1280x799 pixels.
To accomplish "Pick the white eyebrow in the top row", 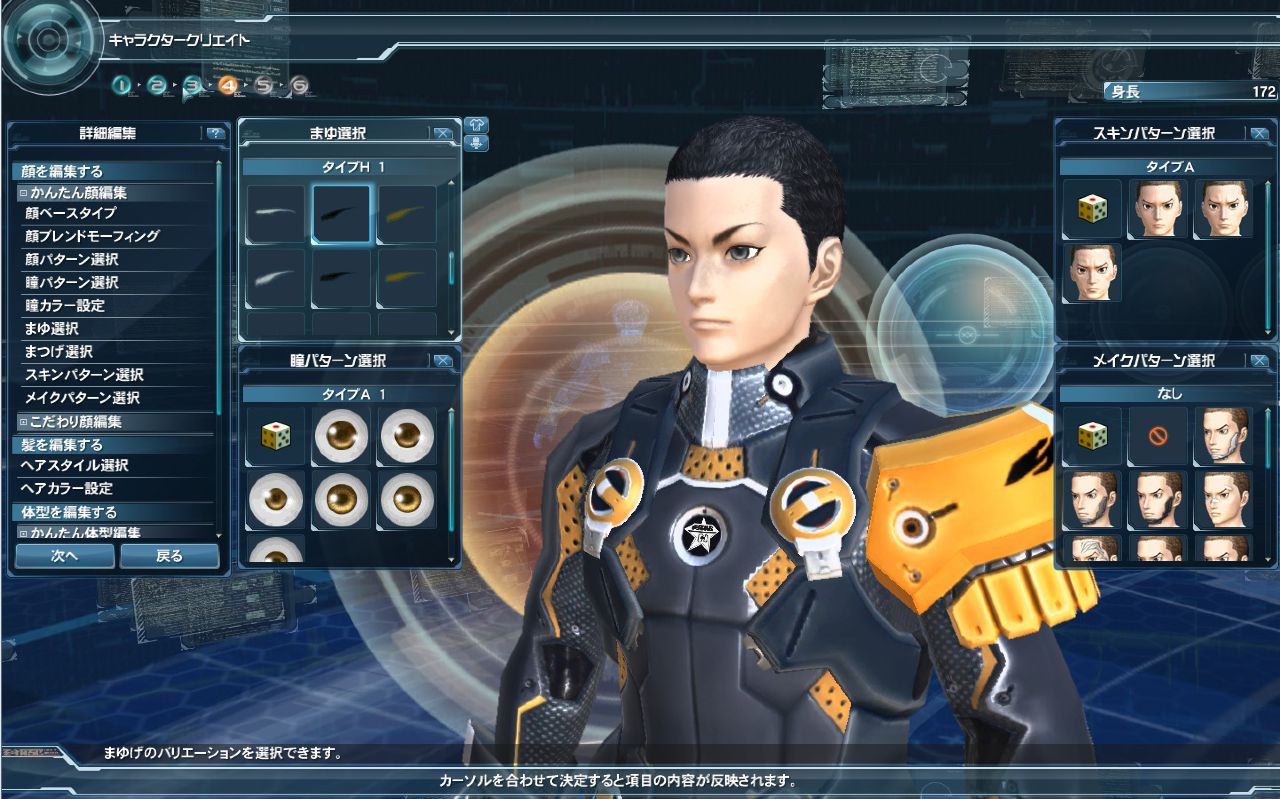I will click(x=275, y=213).
